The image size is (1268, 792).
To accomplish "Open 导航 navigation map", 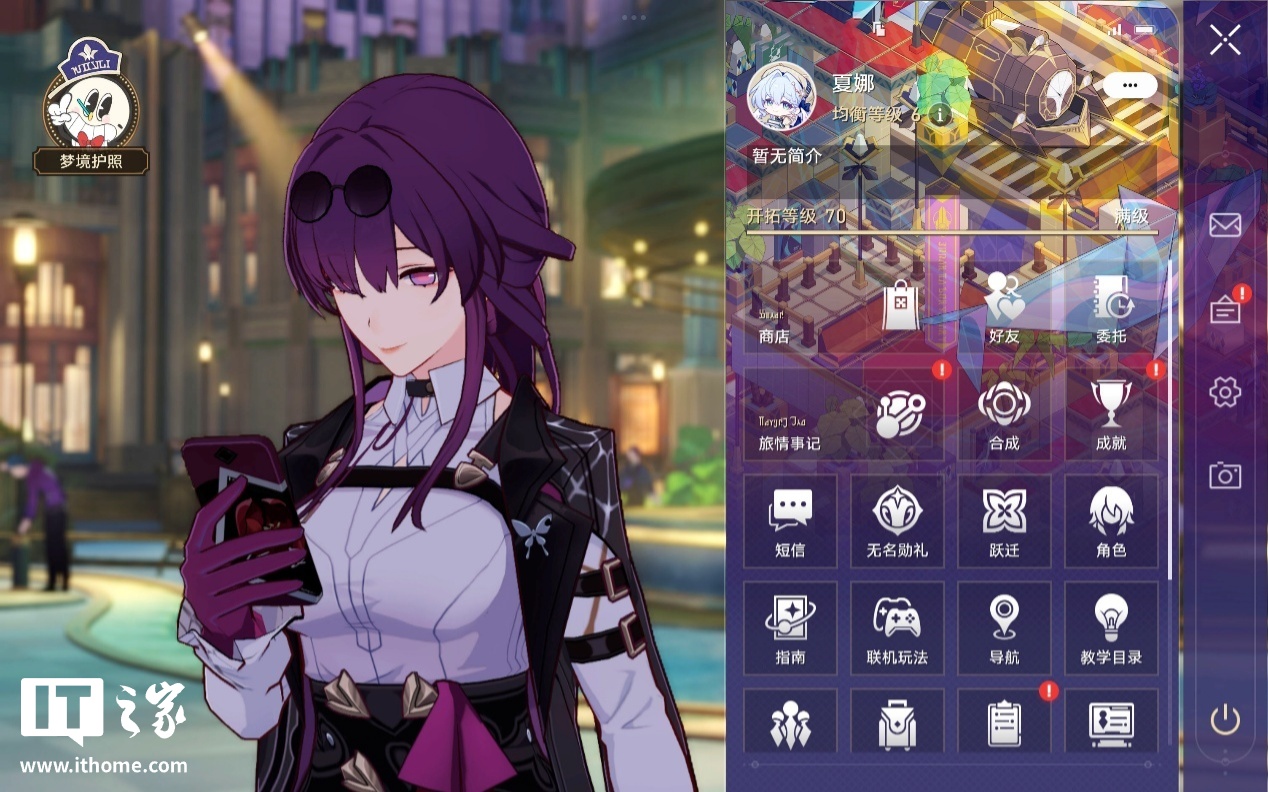I will pyautogui.click(x=1004, y=628).
